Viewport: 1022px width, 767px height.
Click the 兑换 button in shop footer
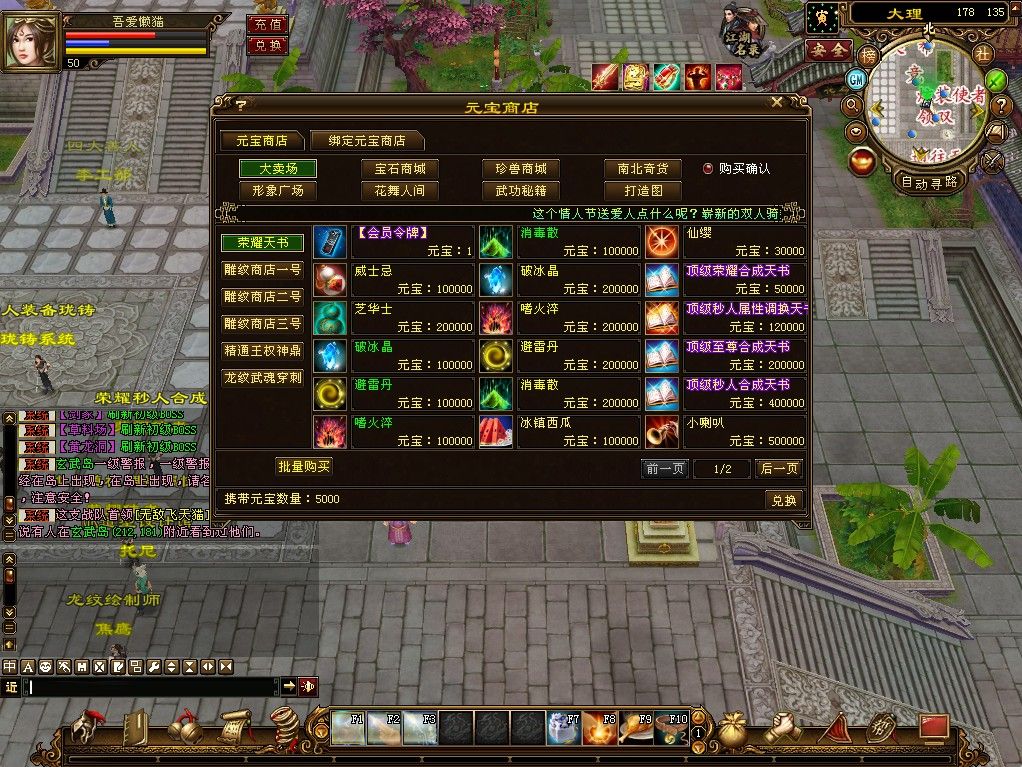tap(784, 500)
